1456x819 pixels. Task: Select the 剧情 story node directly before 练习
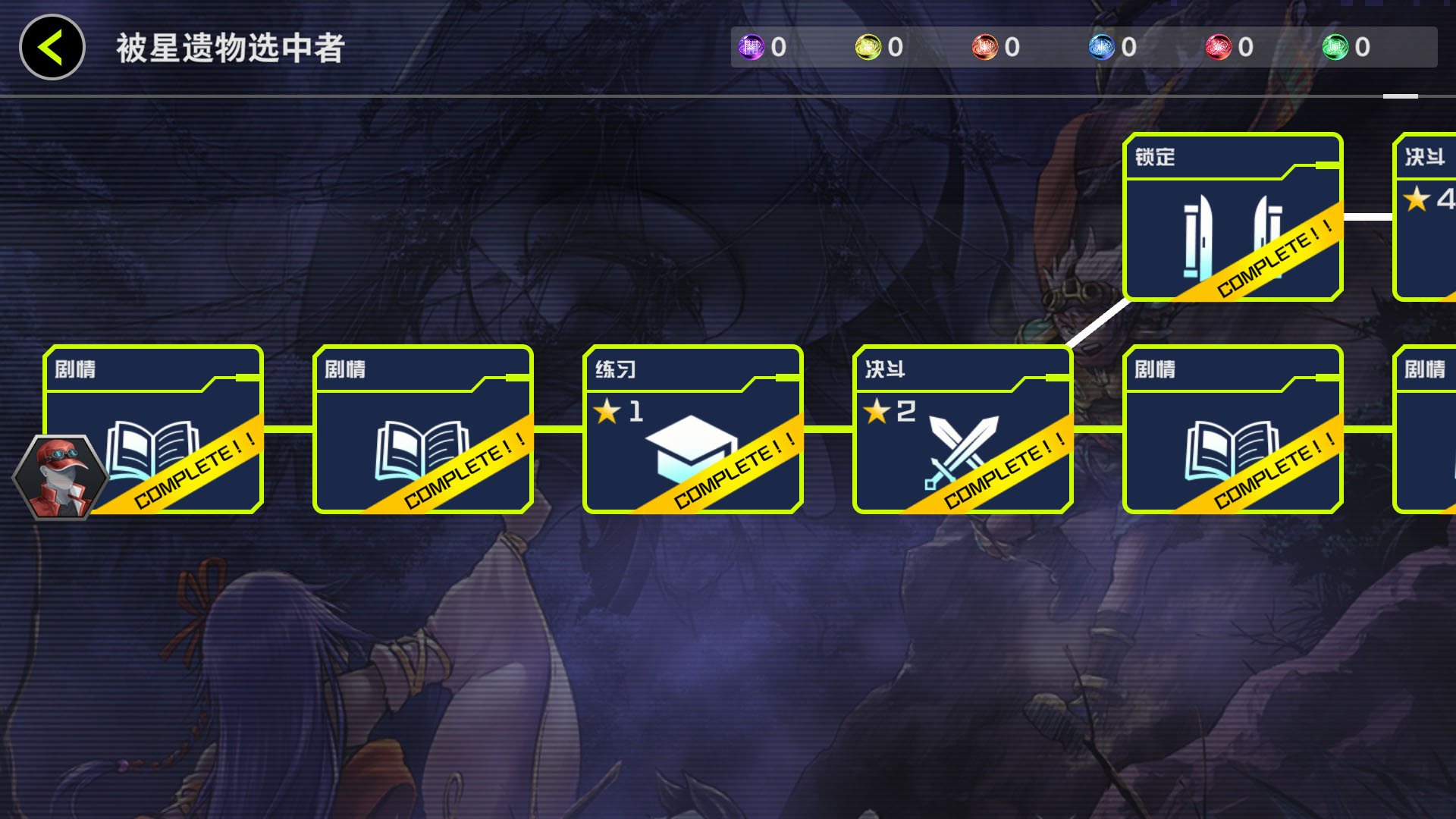click(422, 430)
